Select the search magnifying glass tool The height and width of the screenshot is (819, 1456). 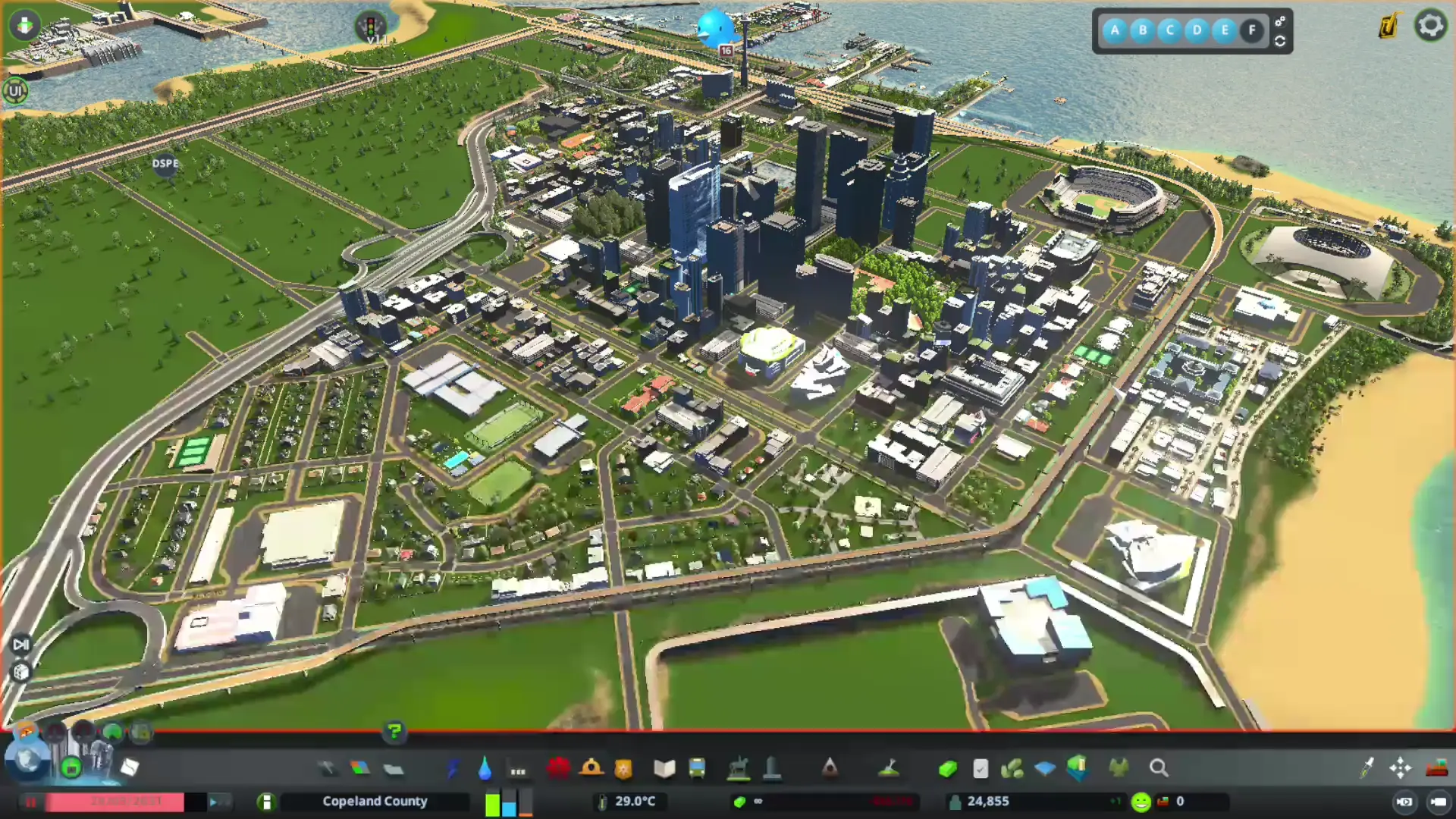(x=1159, y=768)
